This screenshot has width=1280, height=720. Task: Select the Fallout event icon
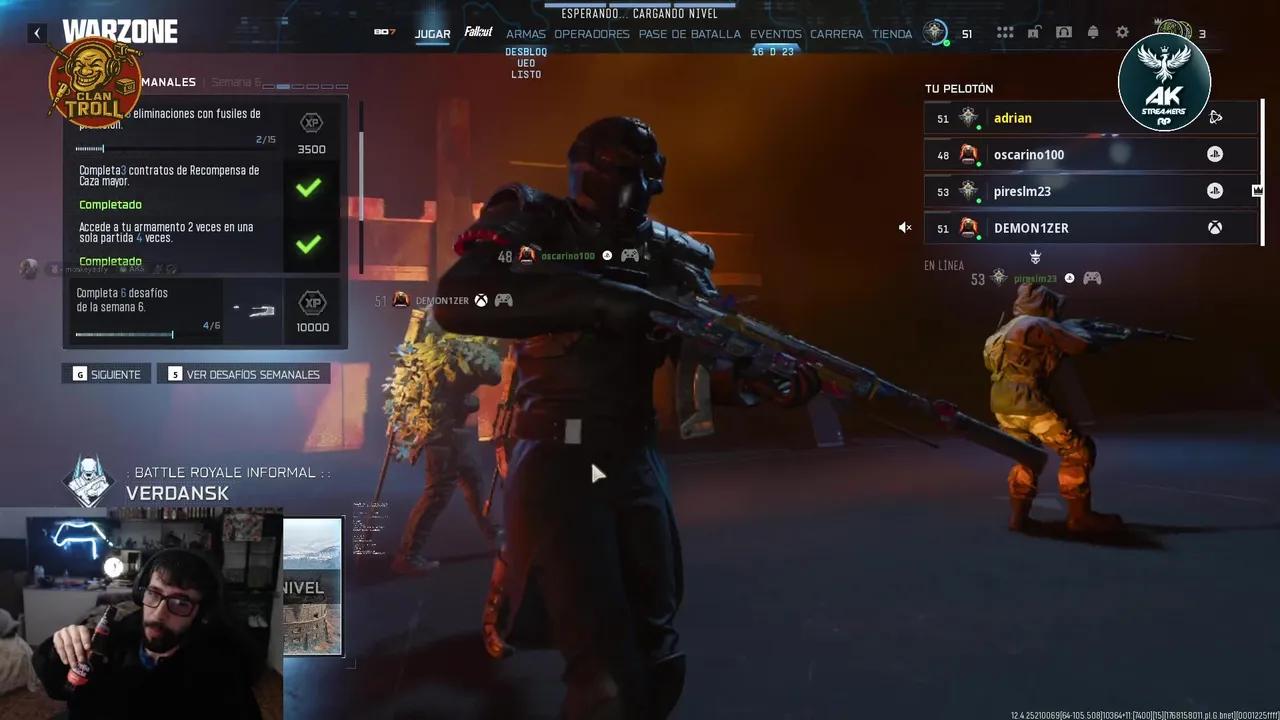pos(478,31)
